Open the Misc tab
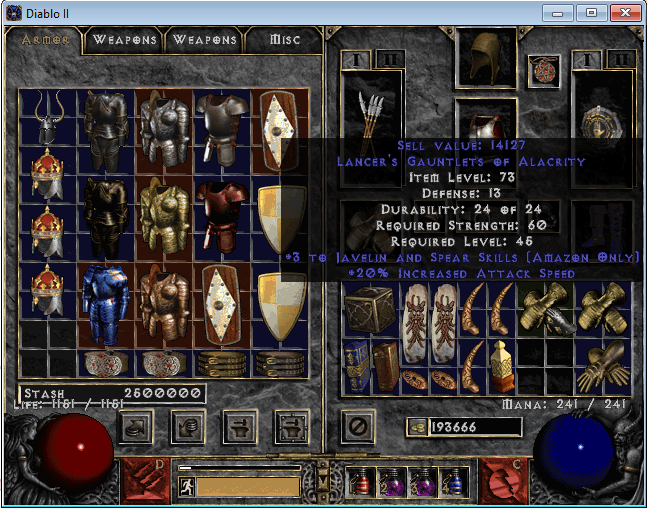 284,40
